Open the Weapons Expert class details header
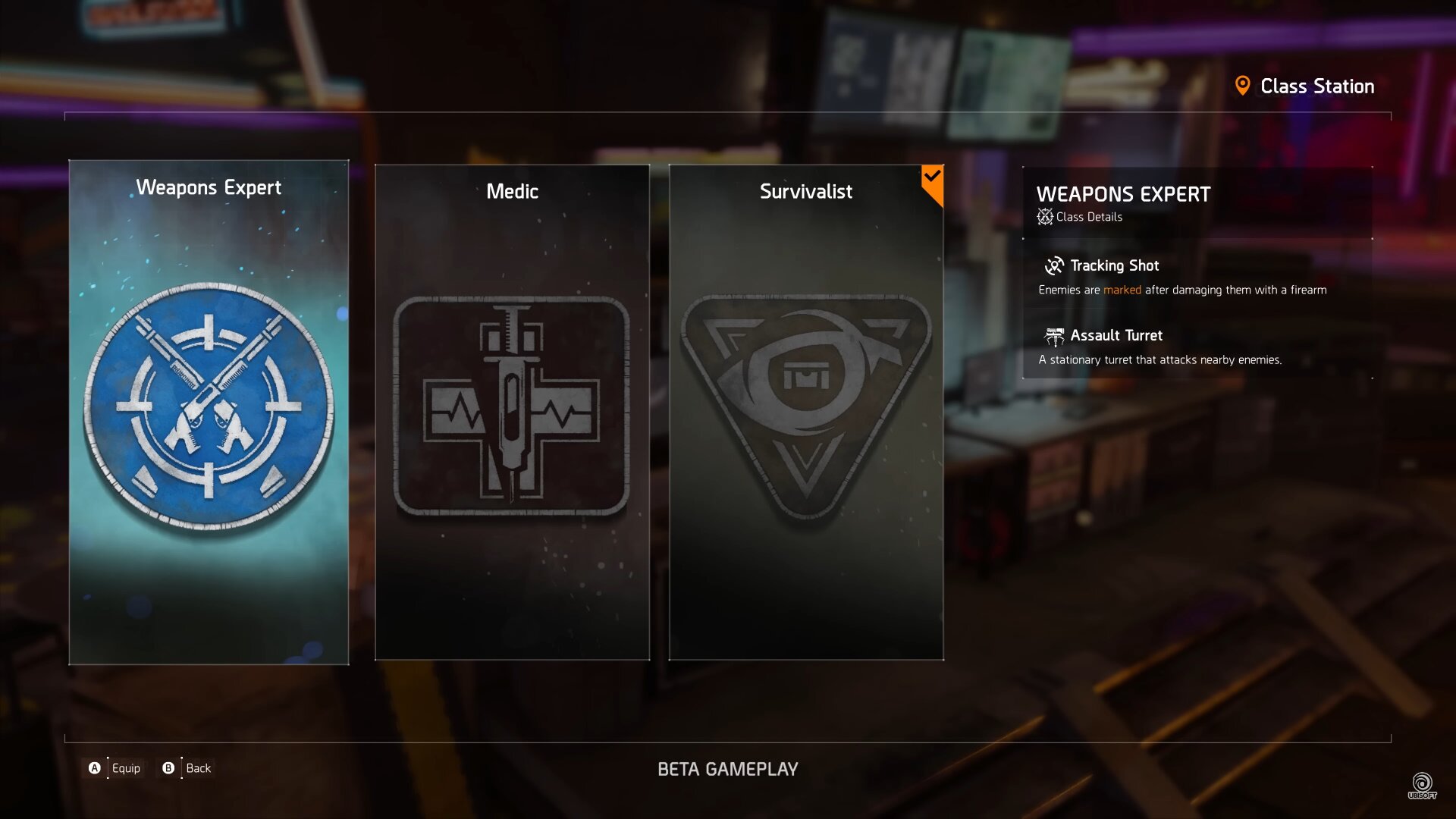This screenshot has height=819, width=1456. tap(1122, 202)
